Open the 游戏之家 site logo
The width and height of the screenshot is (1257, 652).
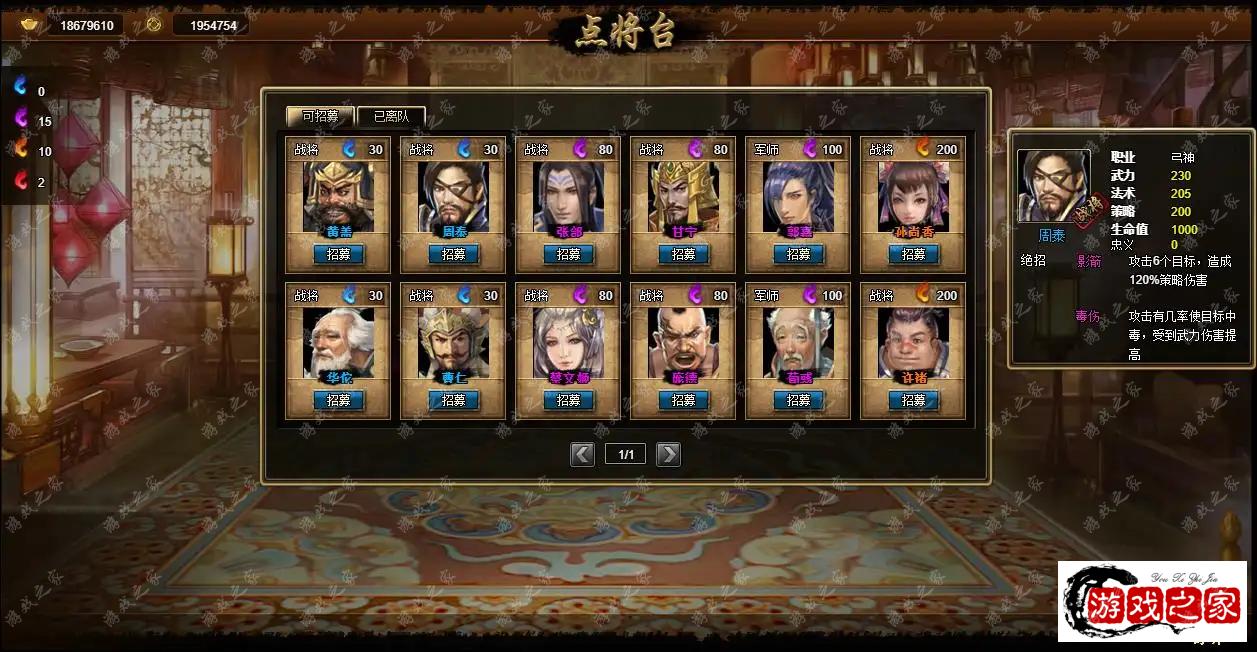click(1152, 601)
